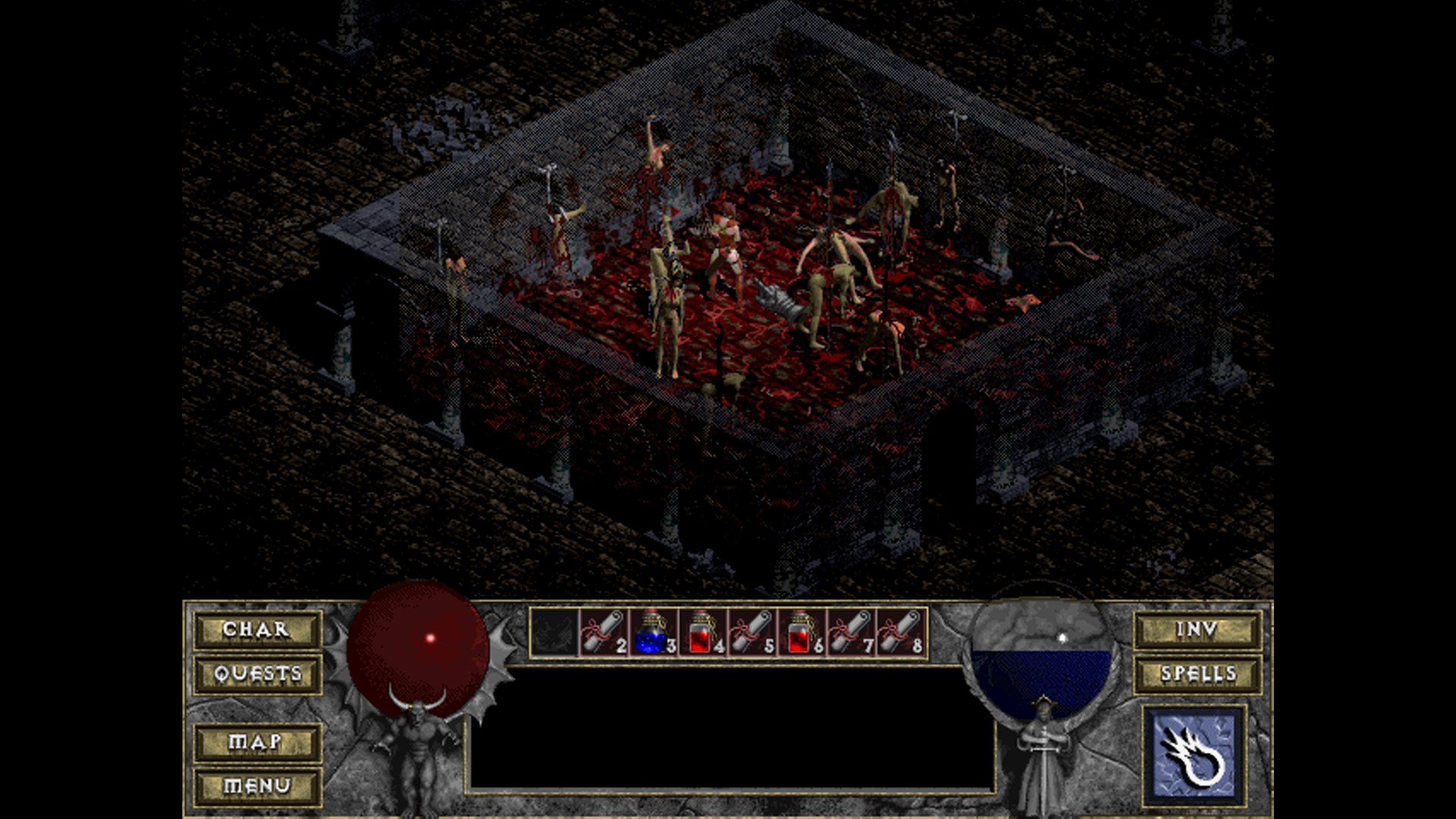This screenshot has width=1456, height=819.
Task: Read the scroll in belt slot 5
Action: coord(752,632)
